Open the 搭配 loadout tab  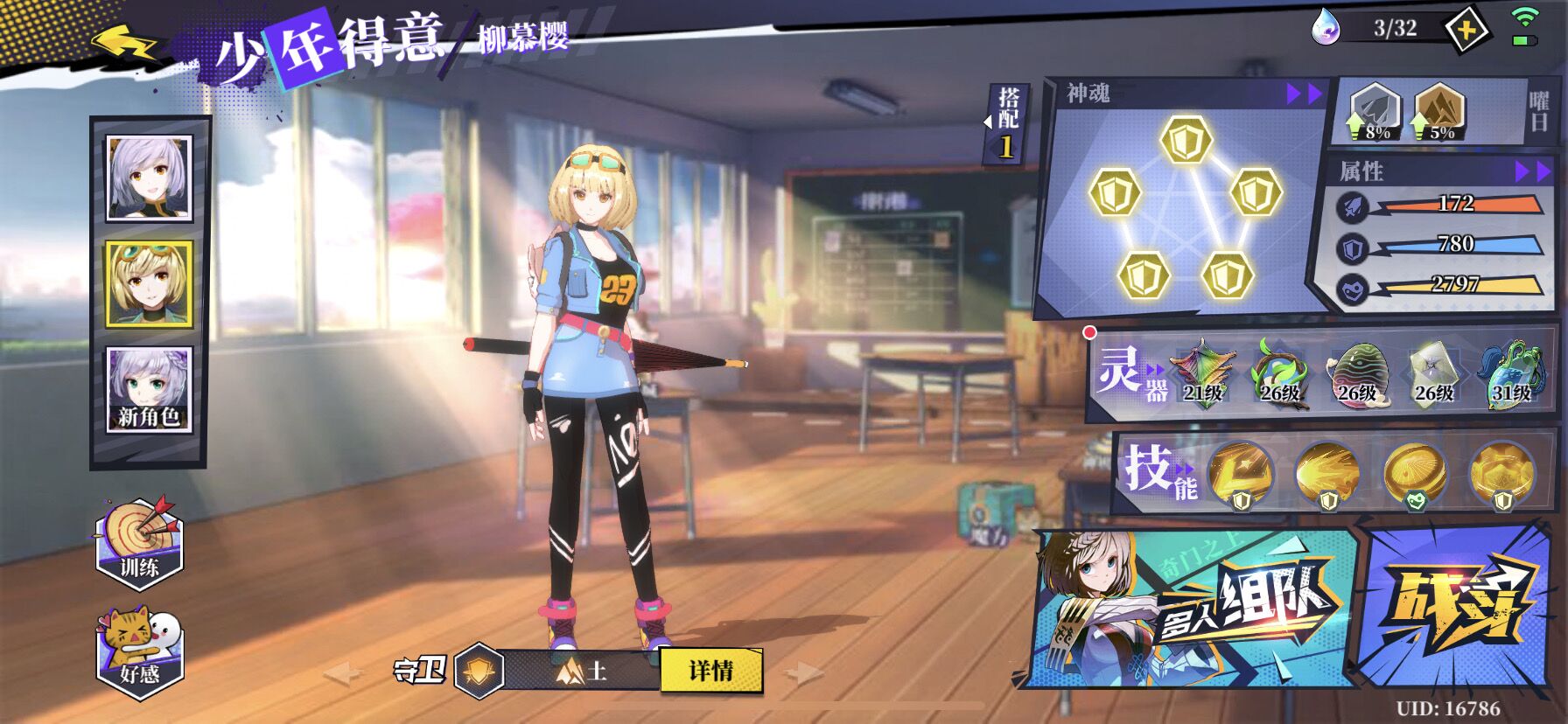(x=1007, y=122)
